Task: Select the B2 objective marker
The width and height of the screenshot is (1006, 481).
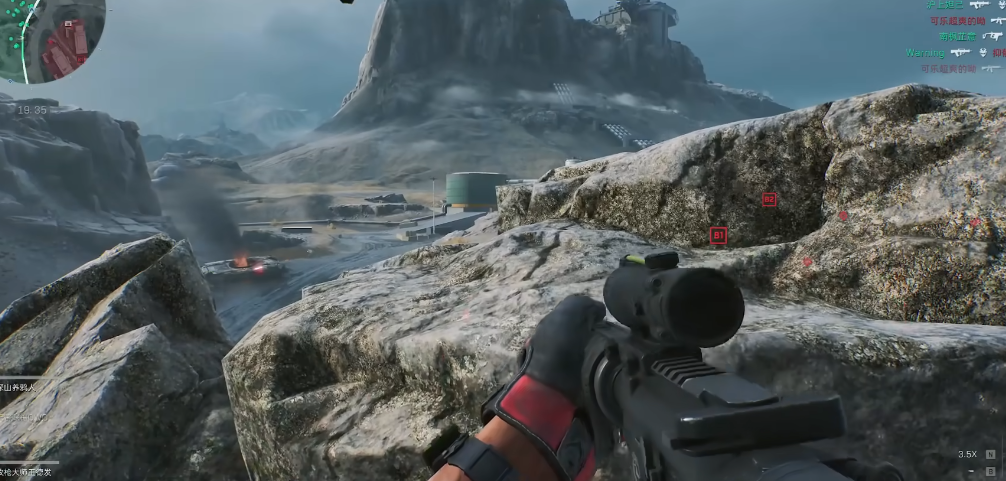Action: (x=768, y=199)
